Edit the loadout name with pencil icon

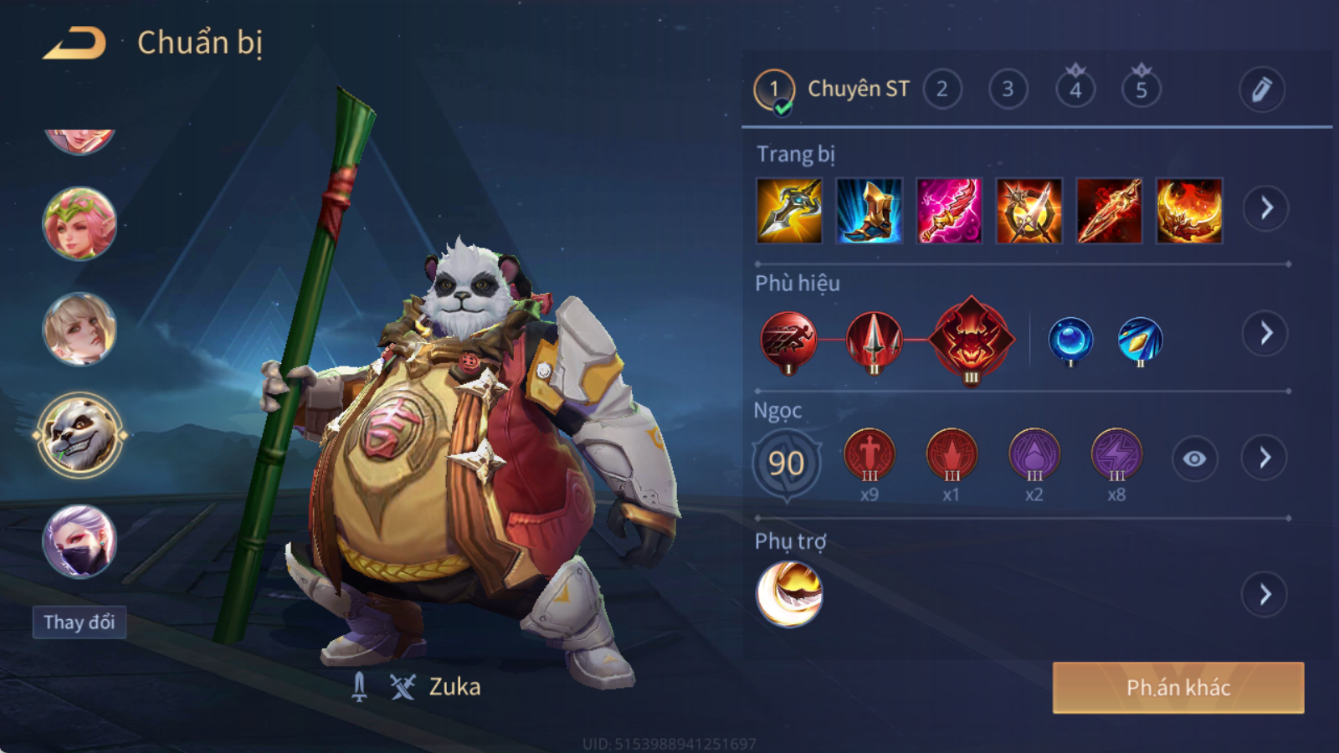click(1262, 89)
